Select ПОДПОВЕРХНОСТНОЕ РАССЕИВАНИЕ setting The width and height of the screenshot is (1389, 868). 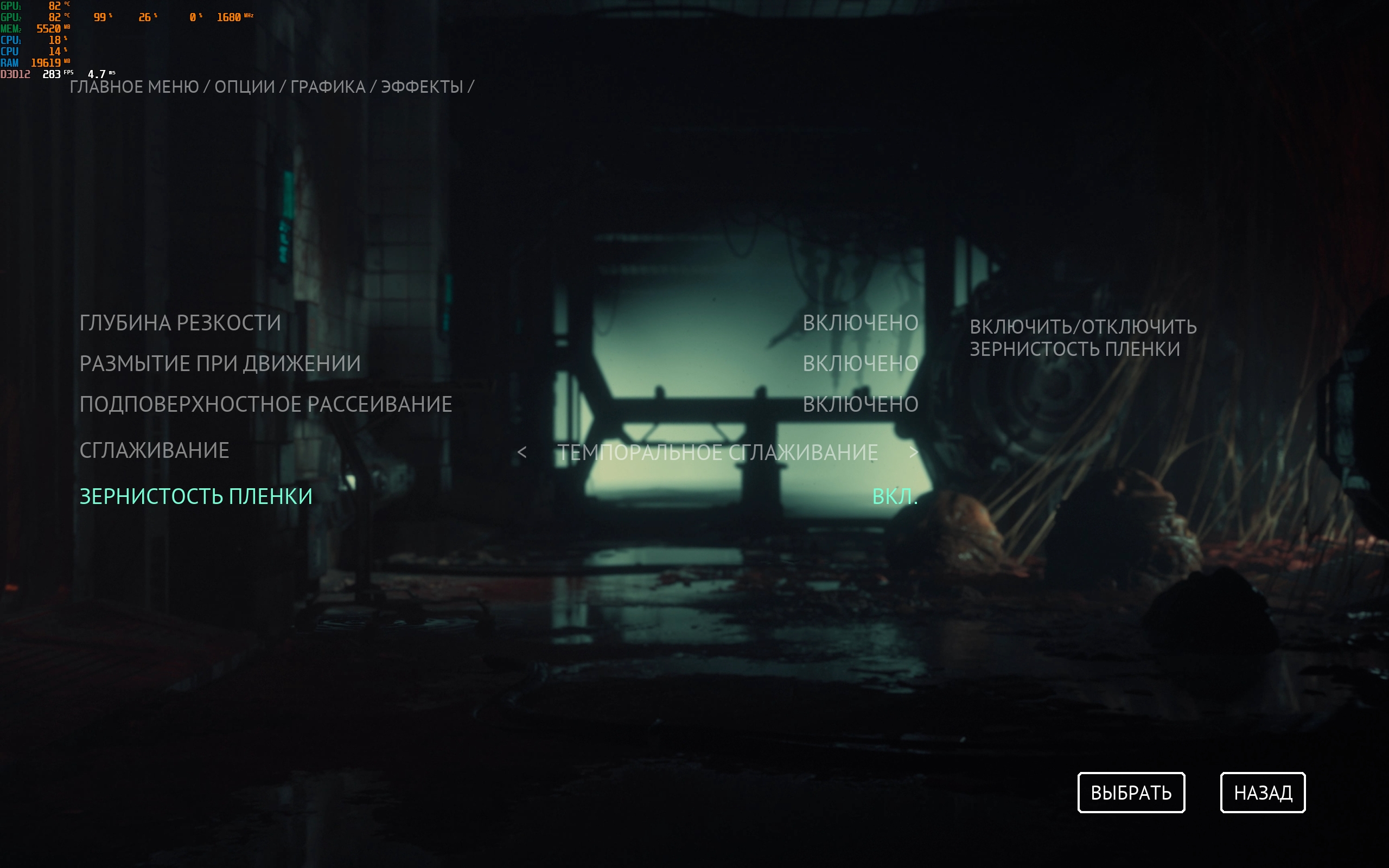click(x=266, y=405)
